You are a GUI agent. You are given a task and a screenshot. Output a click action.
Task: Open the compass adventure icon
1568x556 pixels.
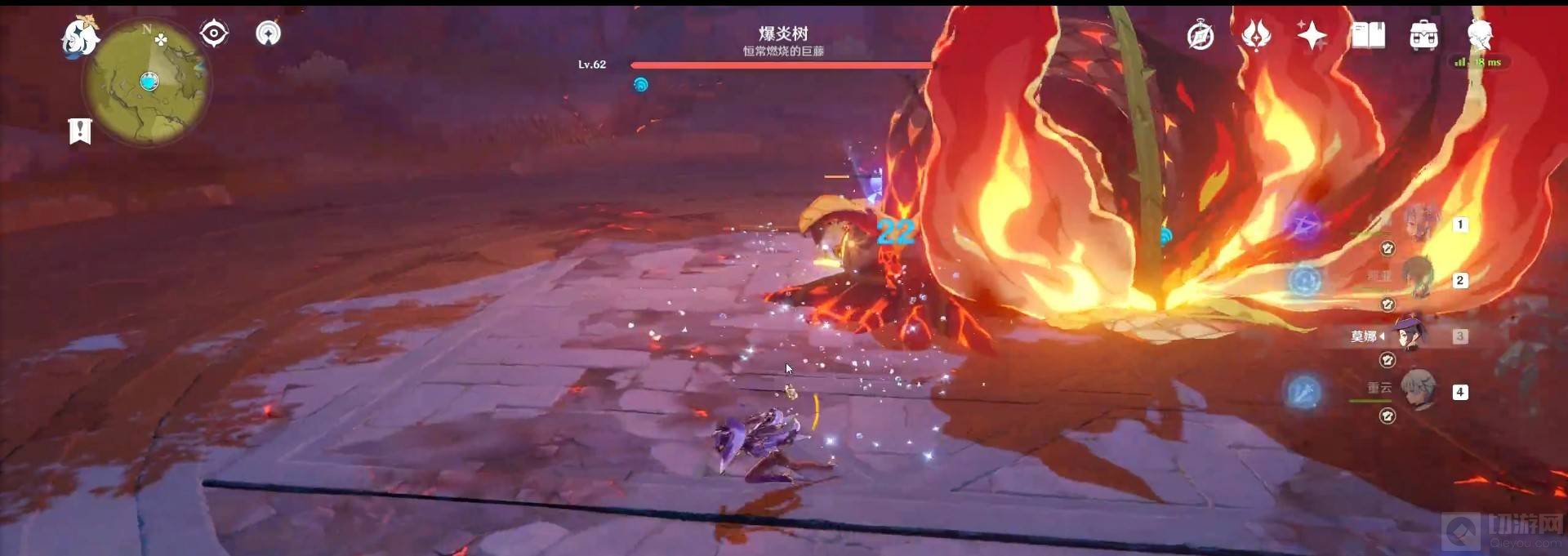1200,36
